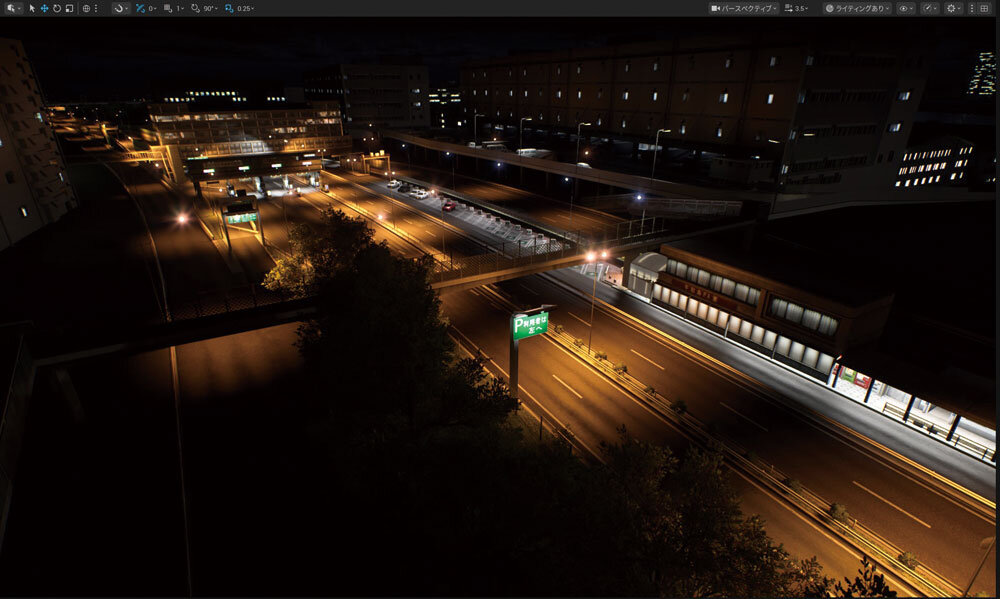Open the surface snapping dropdown
This screenshot has width=1000, height=599.
[119, 8]
